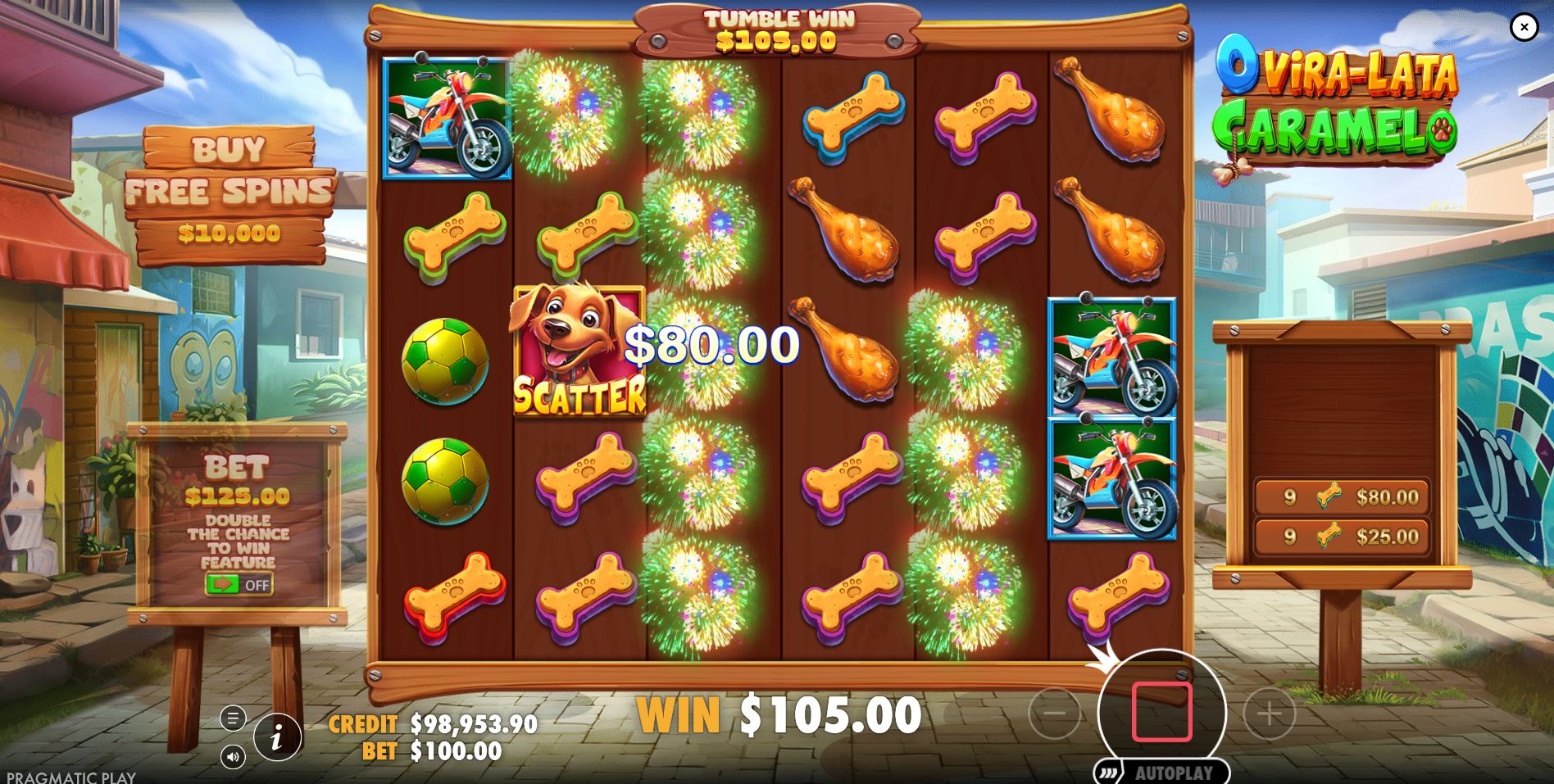Stop the spin with the red square
The width and height of the screenshot is (1554, 784).
[x=1161, y=713]
